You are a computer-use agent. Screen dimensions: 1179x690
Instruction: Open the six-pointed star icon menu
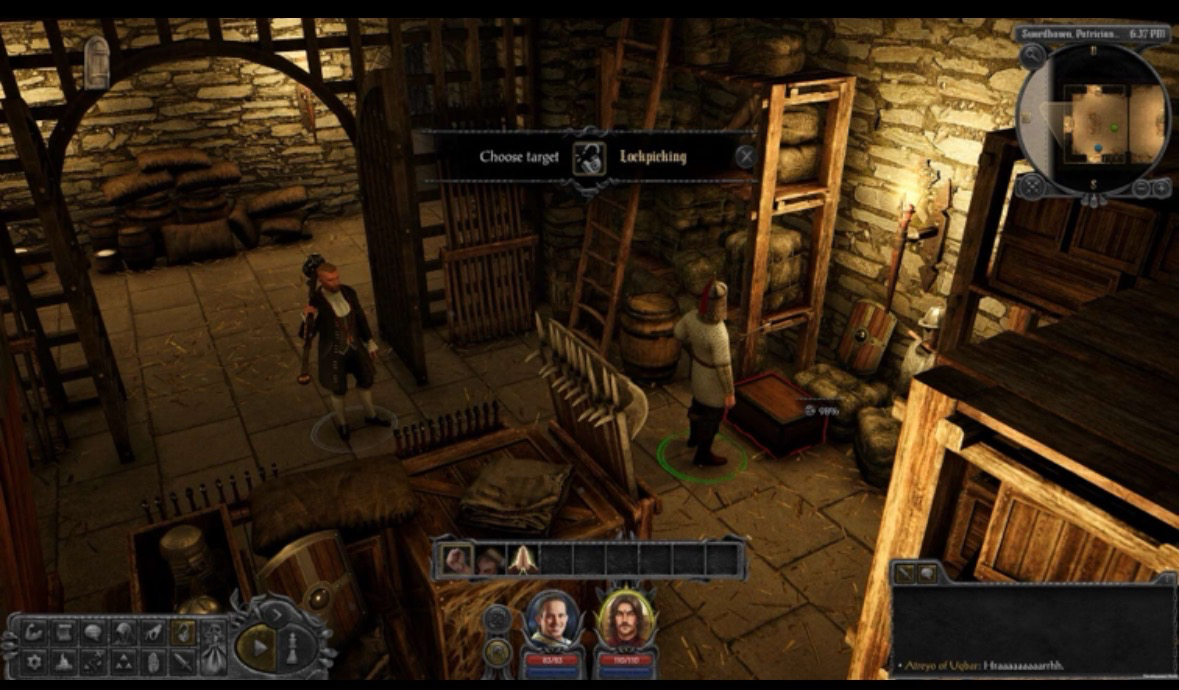[34, 661]
